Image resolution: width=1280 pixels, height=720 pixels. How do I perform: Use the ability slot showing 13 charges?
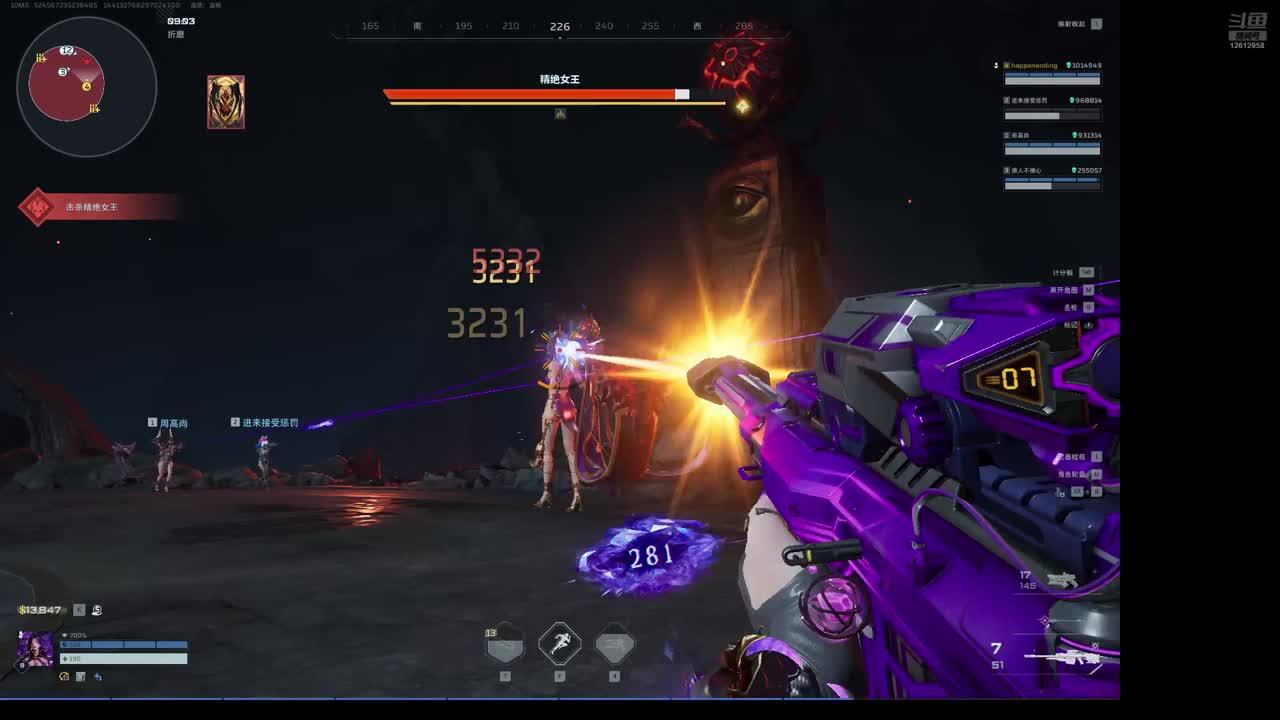click(x=505, y=645)
